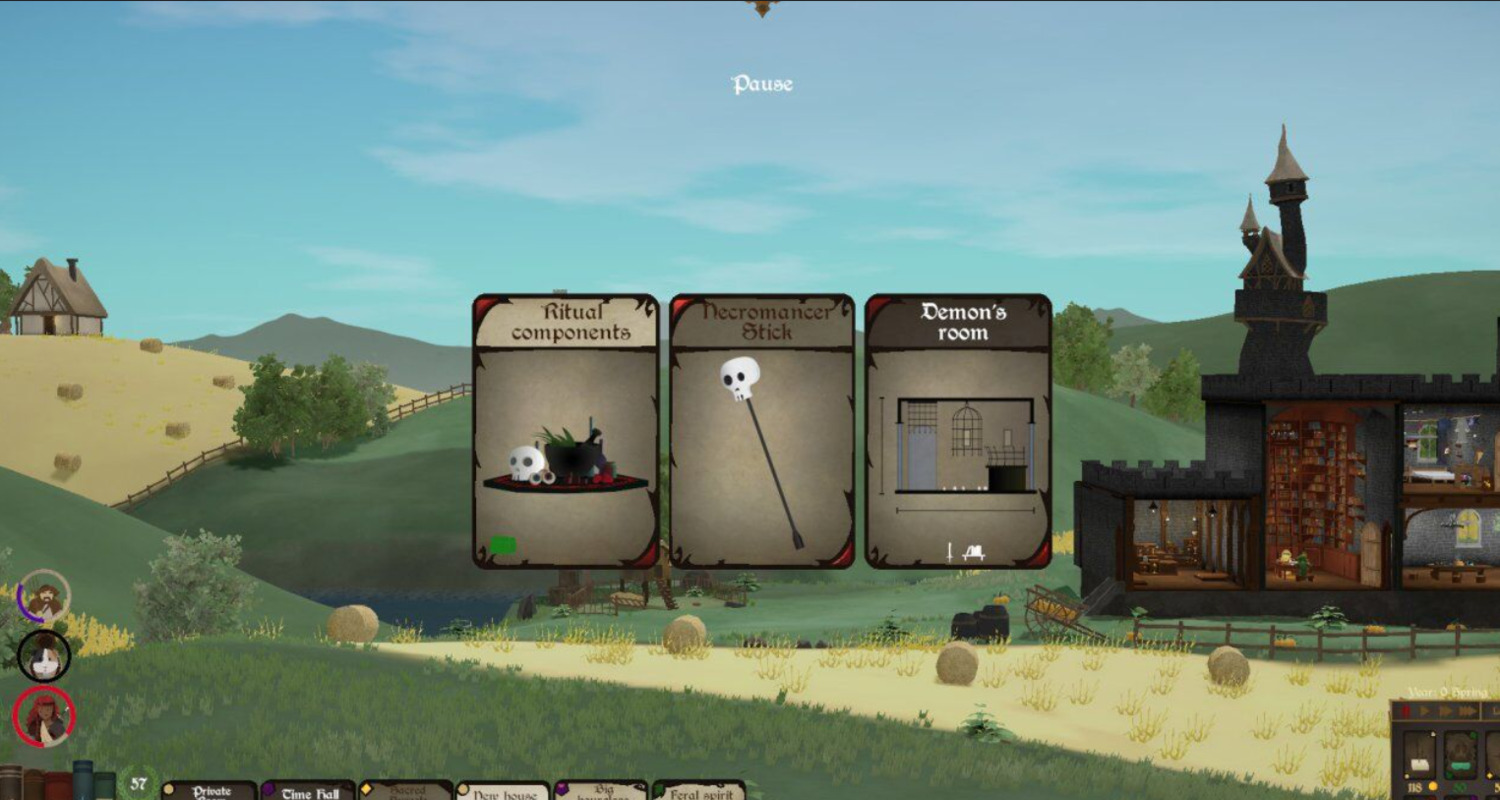The width and height of the screenshot is (1500, 800).
Task: Select the guinea pig character portrait
Action: click(44, 656)
